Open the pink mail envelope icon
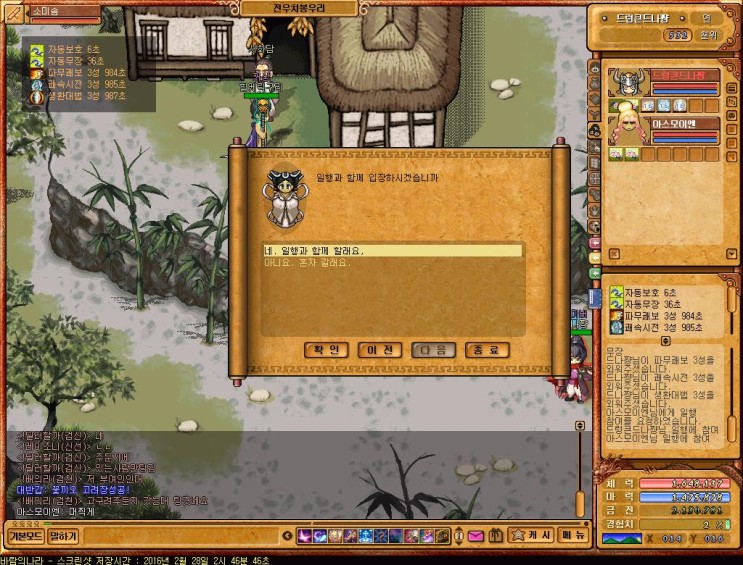 pyautogui.click(x=476, y=536)
